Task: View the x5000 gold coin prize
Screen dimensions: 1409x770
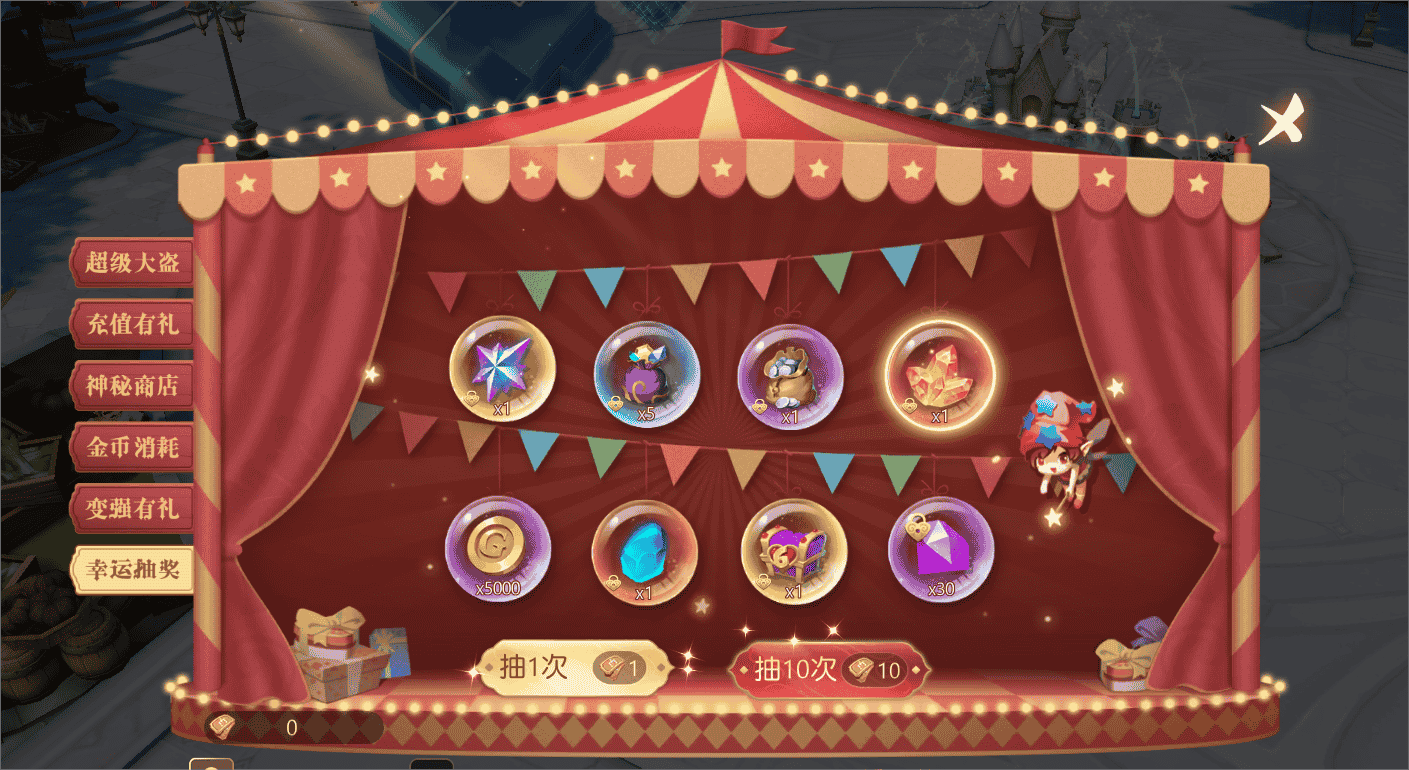Action: coord(497,549)
